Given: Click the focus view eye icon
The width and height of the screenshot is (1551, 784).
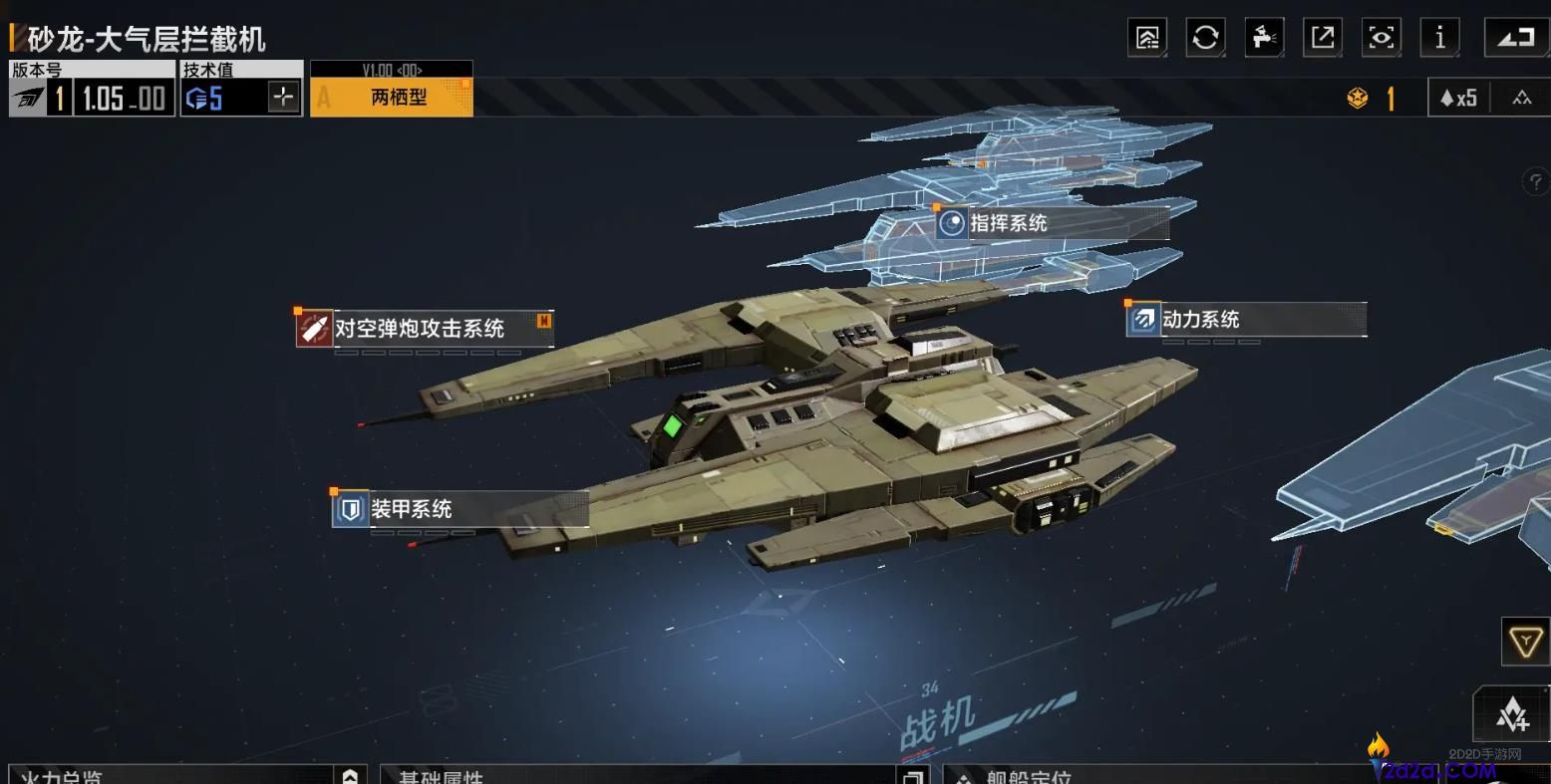Looking at the screenshot, I should [1381, 38].
